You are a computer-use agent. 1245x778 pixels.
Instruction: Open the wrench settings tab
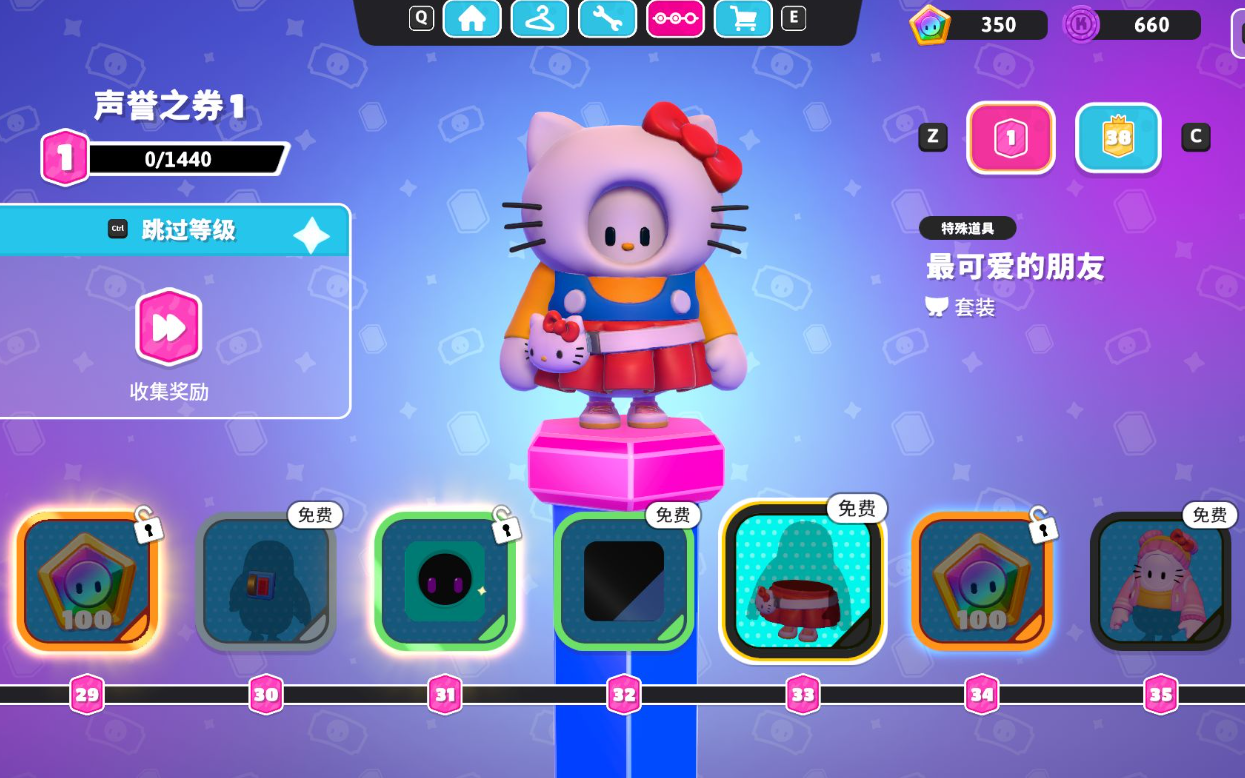point(608,18)
